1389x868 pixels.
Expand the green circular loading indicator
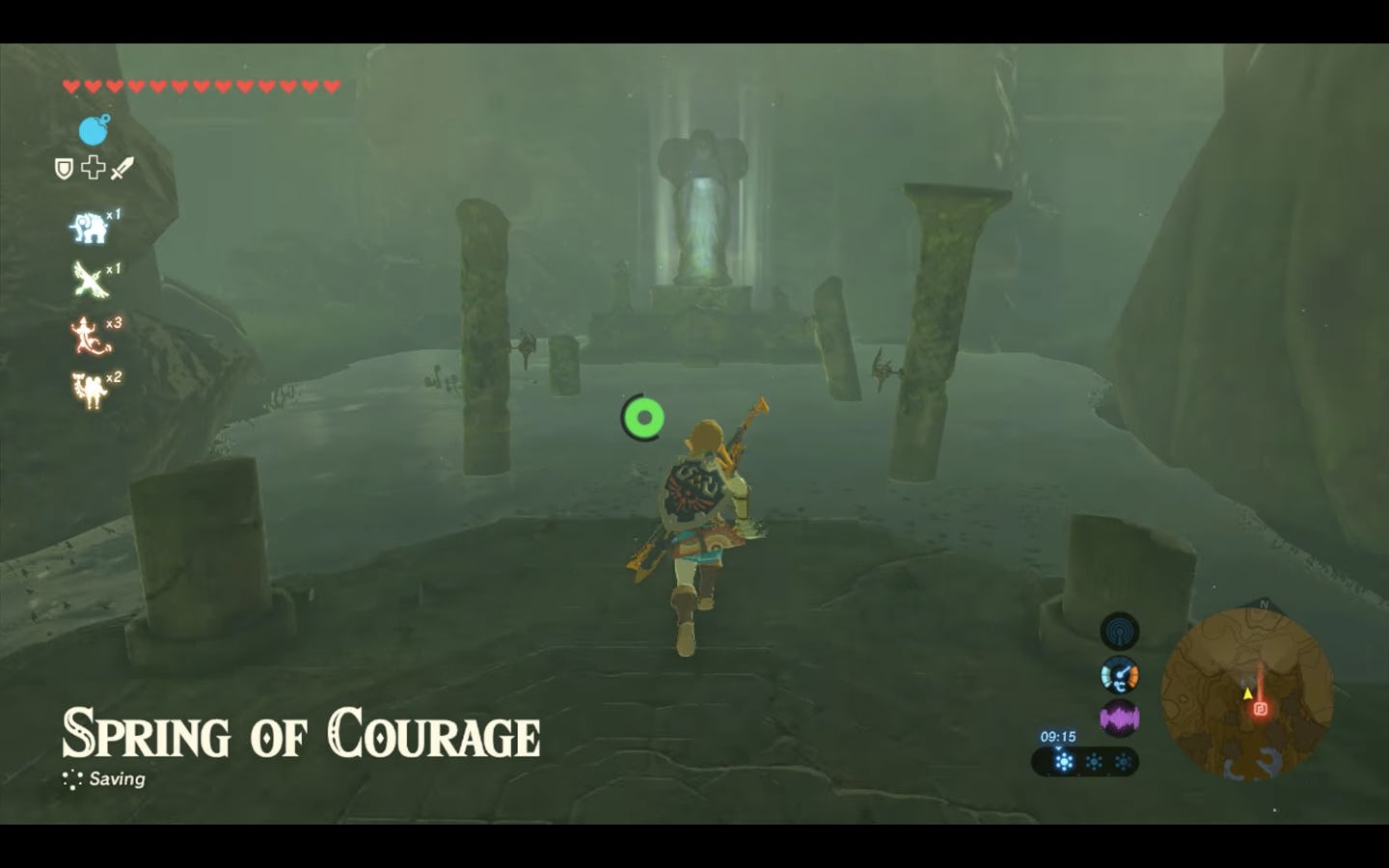tap(643, 416)
